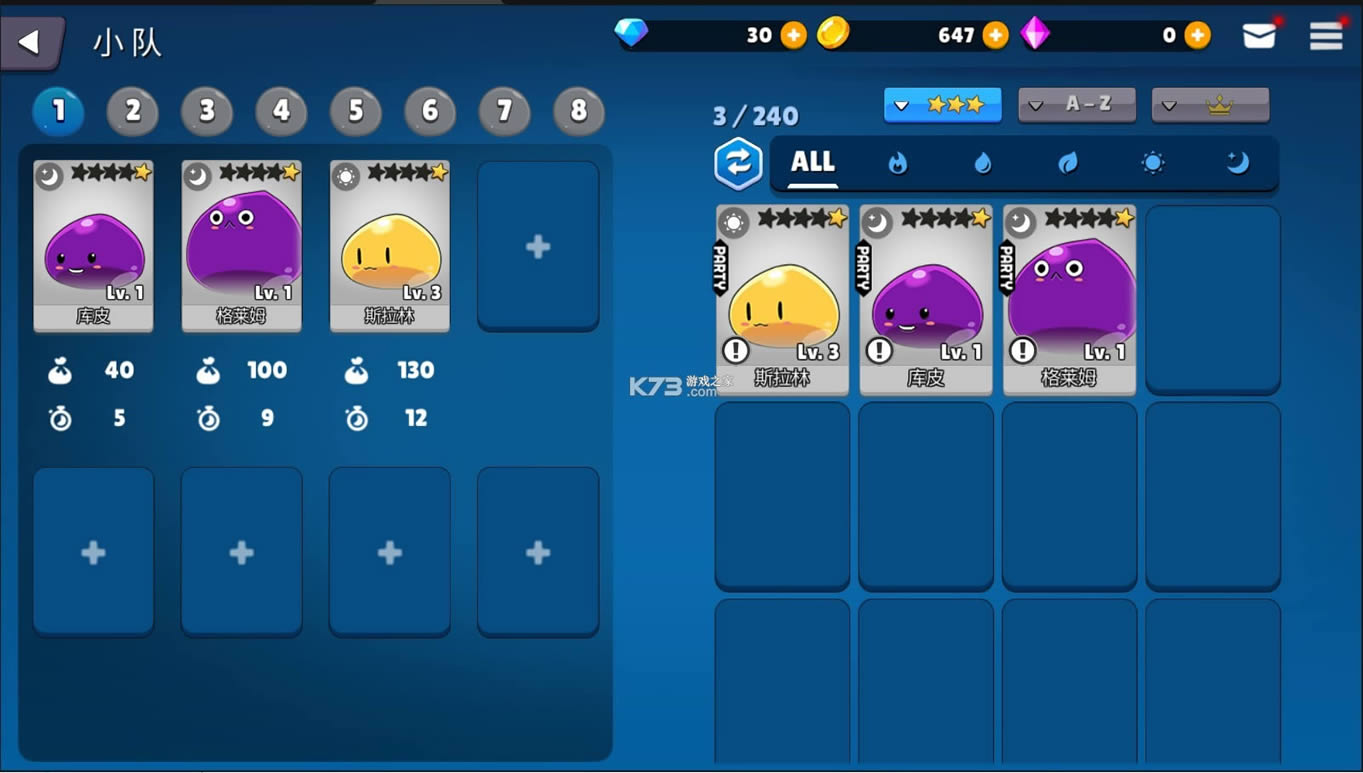The width and height of the screenshot is (1363, 773).
Task: Filter by moon dark element
Action: click(1238, 163)
